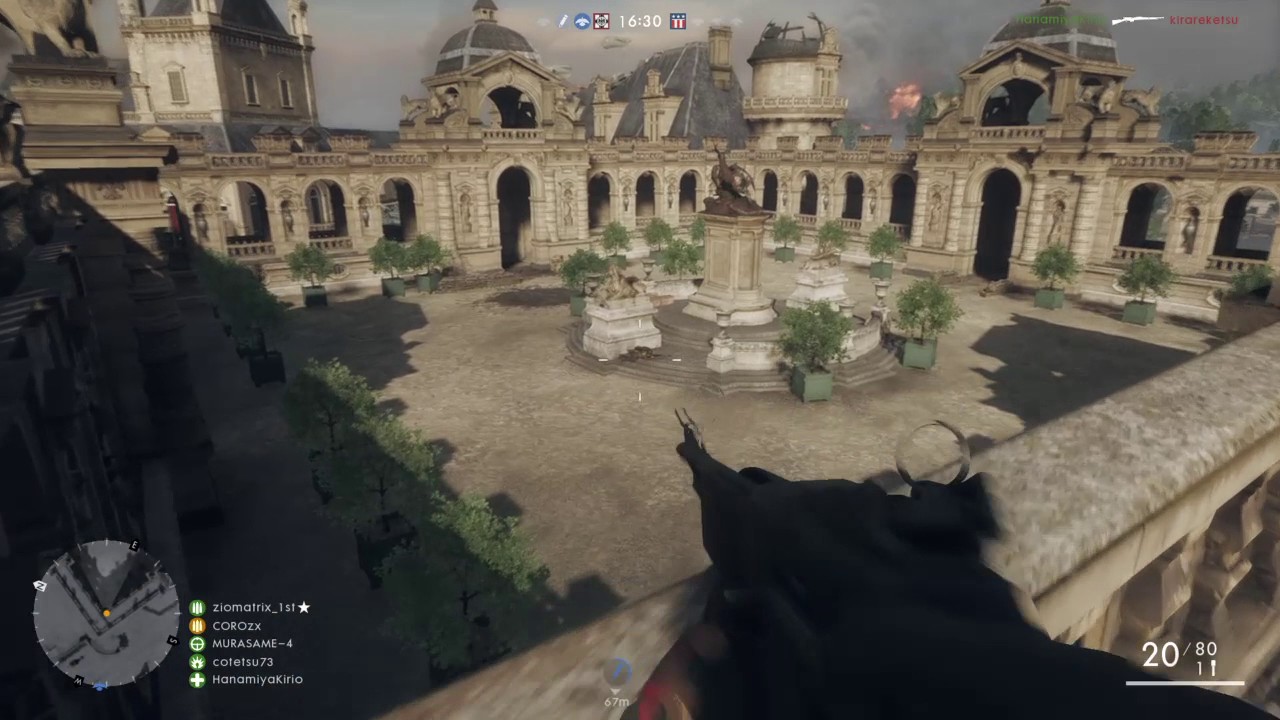Click the melee knife icon in the top HUD
The height and width of the screenshot is (720, 1280).
[x=563, y=21]
